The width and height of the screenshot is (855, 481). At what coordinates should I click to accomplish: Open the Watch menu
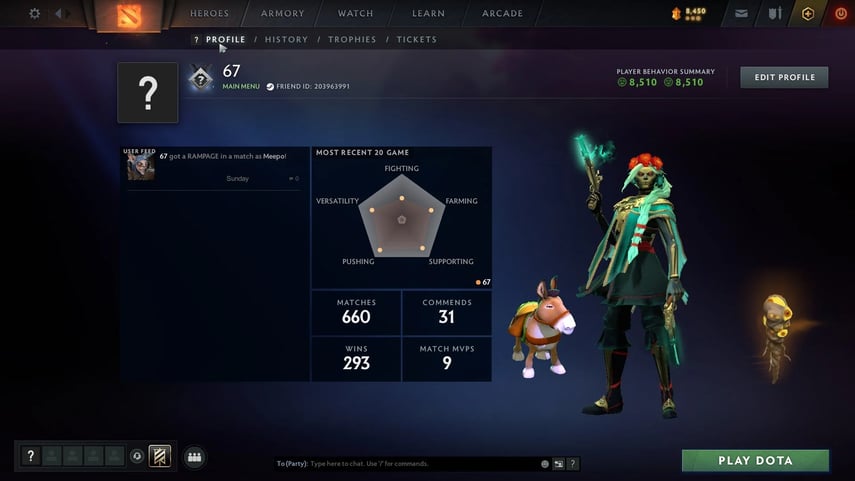pos(355,14)
